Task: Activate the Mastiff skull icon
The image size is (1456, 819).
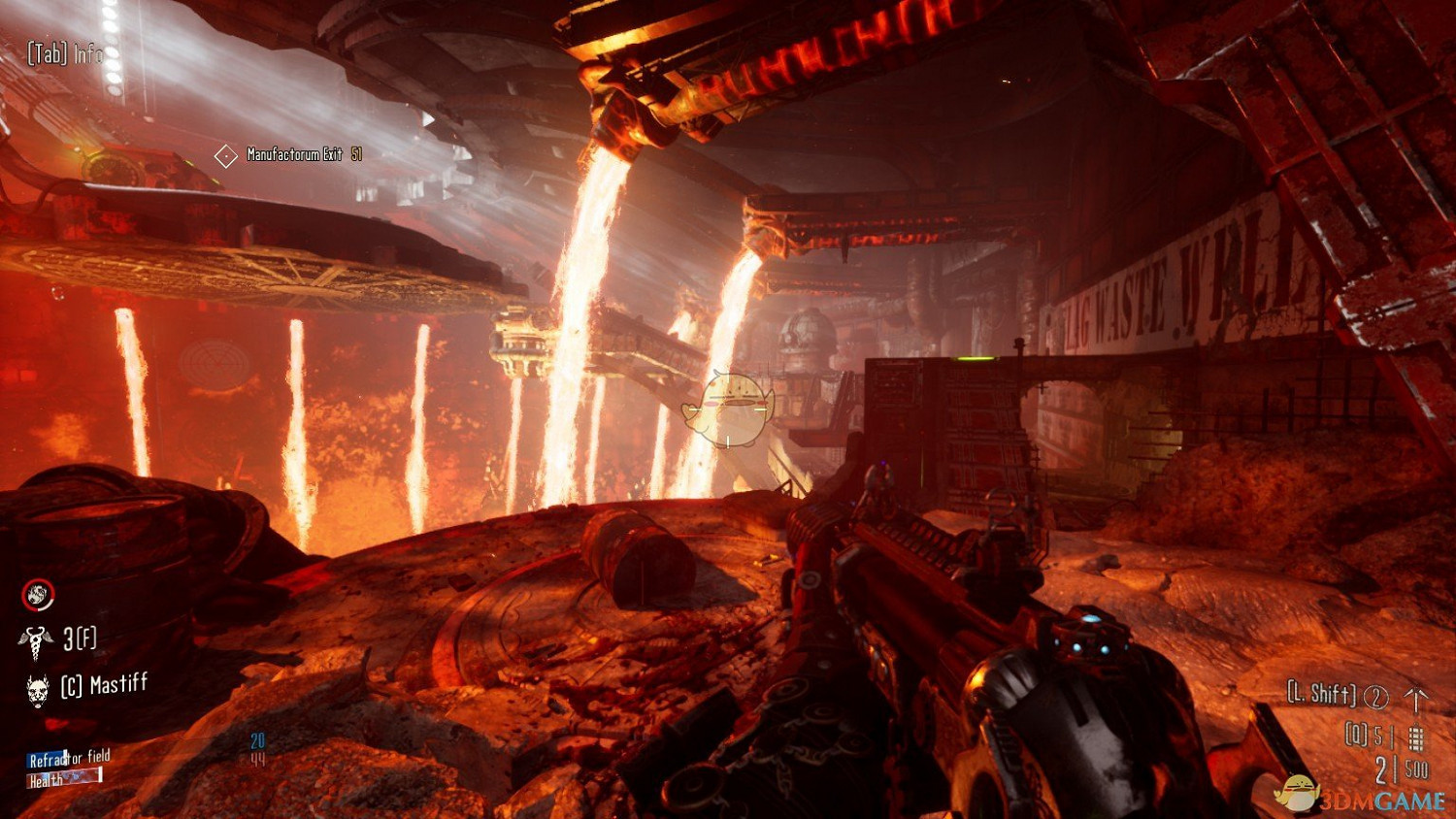Action: click(x=38, y=689)
